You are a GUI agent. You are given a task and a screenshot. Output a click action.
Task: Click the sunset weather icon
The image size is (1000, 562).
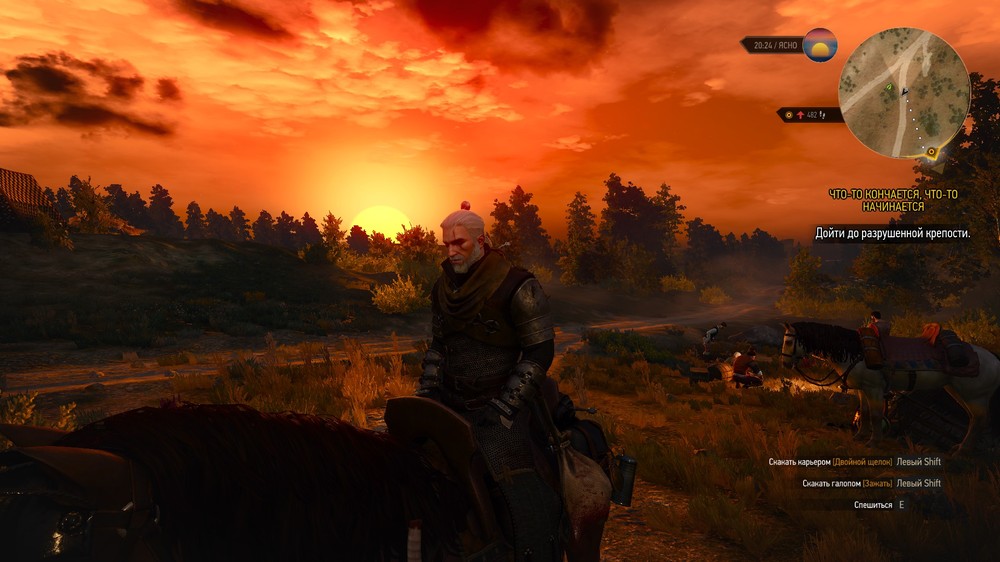tap(820, 45)
